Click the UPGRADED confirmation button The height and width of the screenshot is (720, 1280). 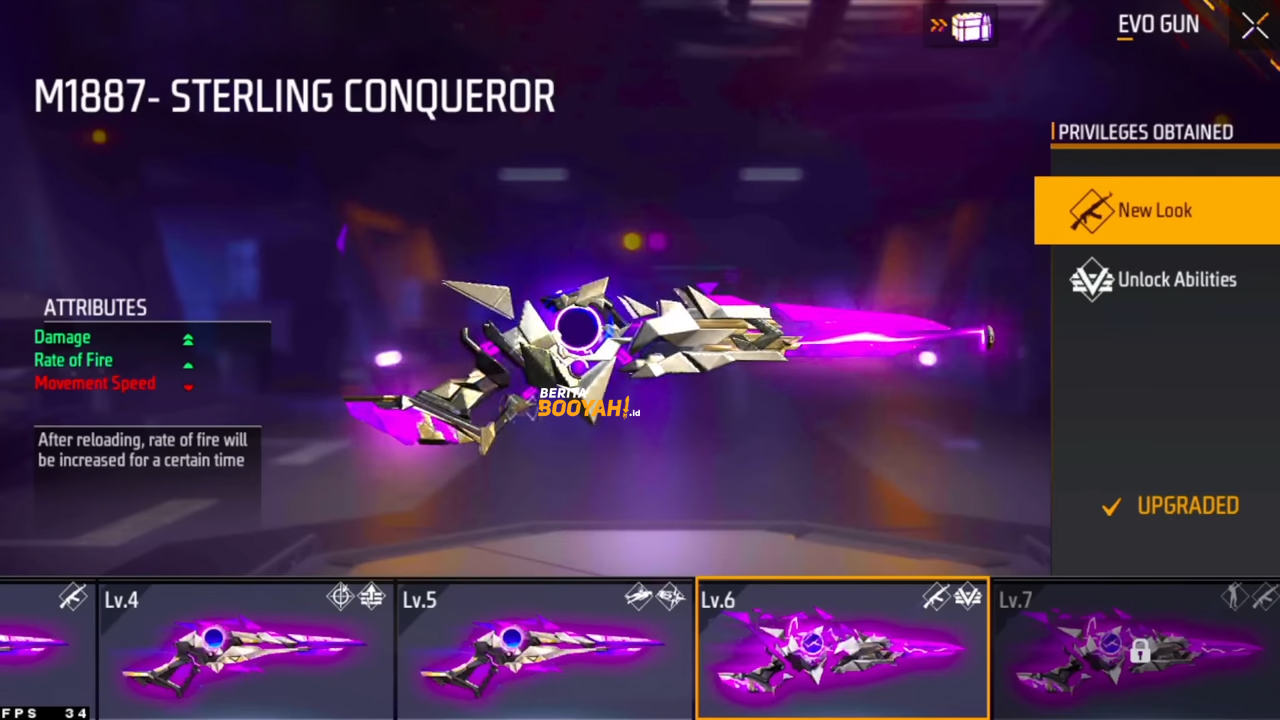point(1170,505)
